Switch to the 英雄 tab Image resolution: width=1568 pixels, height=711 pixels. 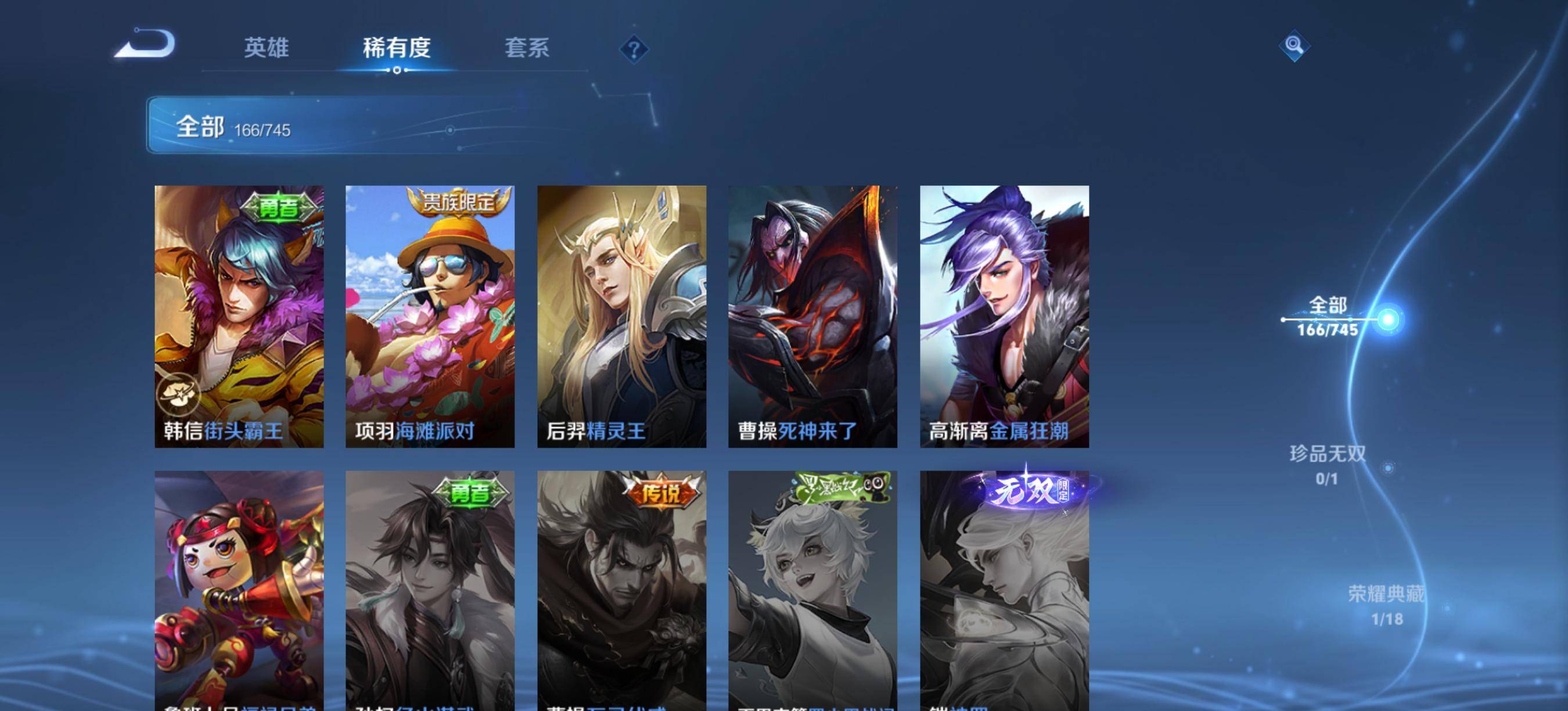pyautogui.click(x=266, y=48)
